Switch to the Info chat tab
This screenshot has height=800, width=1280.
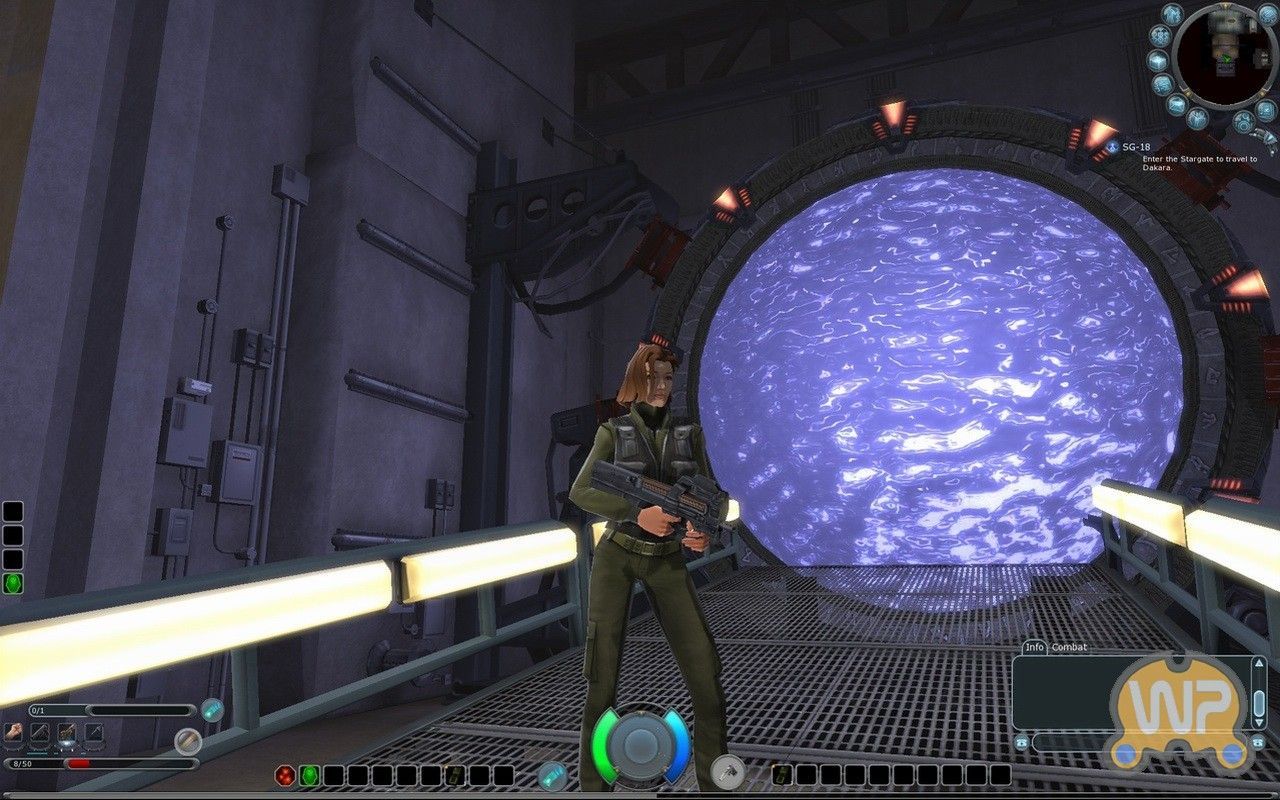[1035, 647]
